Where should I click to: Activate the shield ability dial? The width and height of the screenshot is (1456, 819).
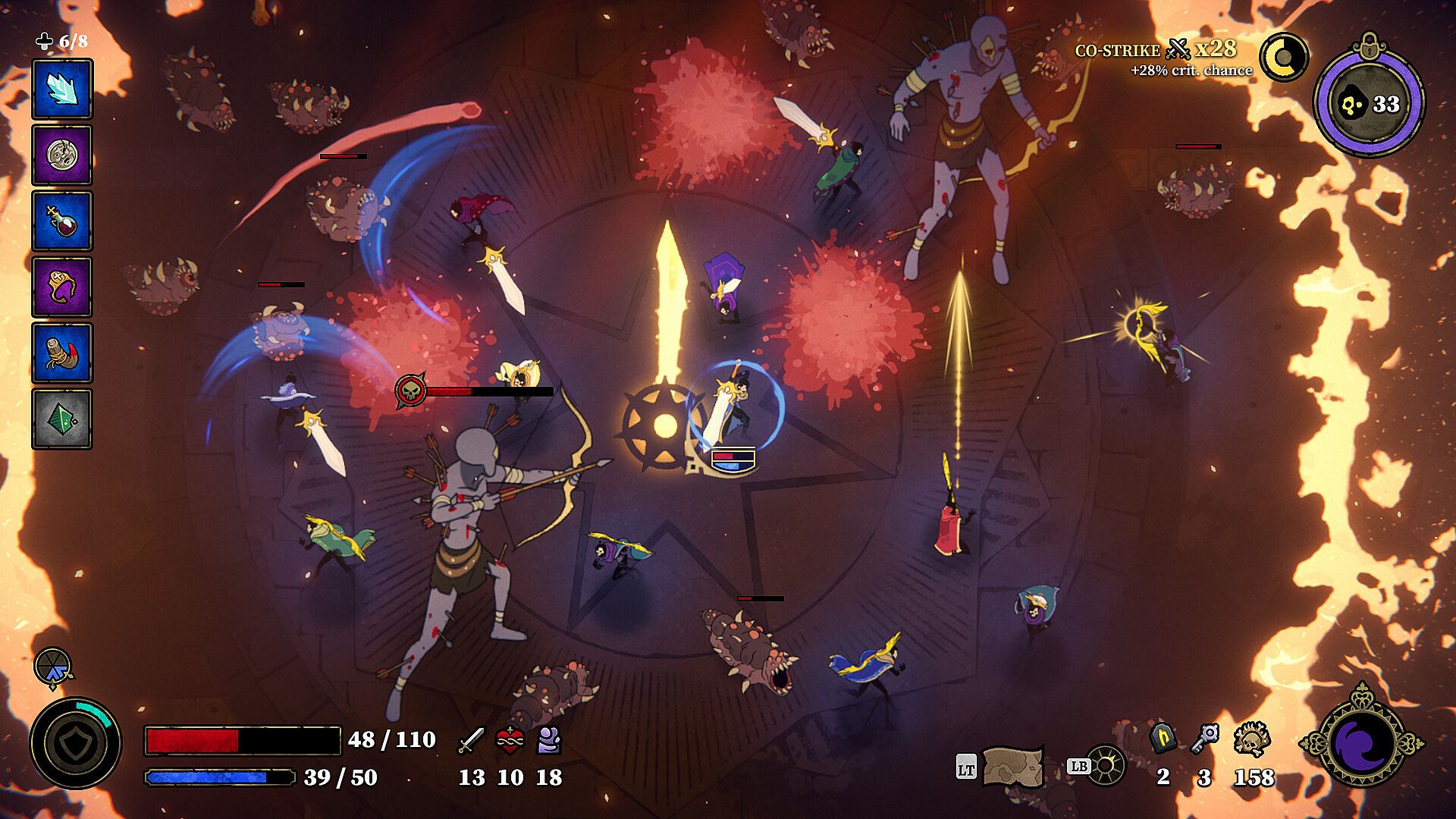75,743
